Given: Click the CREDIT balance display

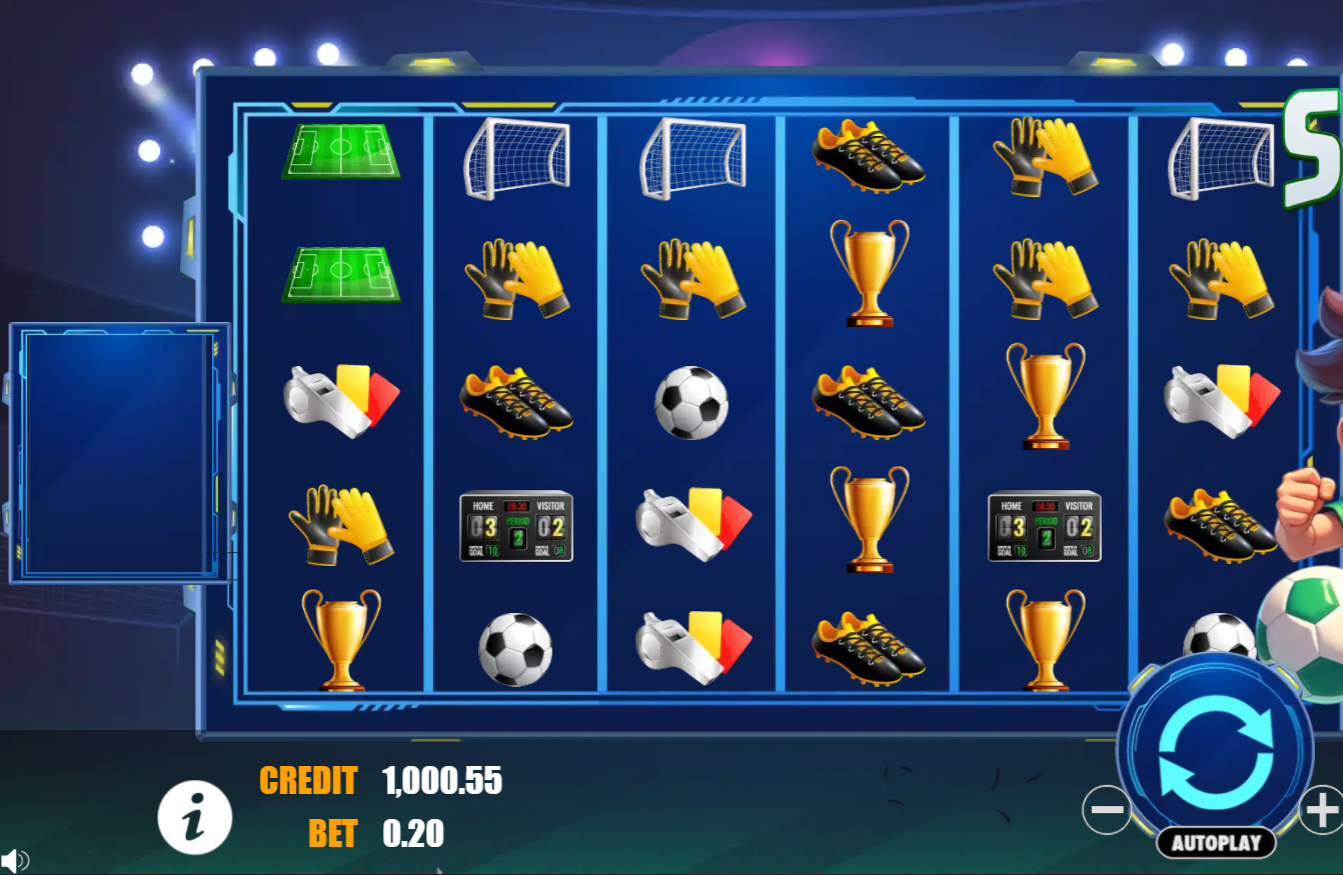Looking at the screenshot, I should click(x=441, y=782).
